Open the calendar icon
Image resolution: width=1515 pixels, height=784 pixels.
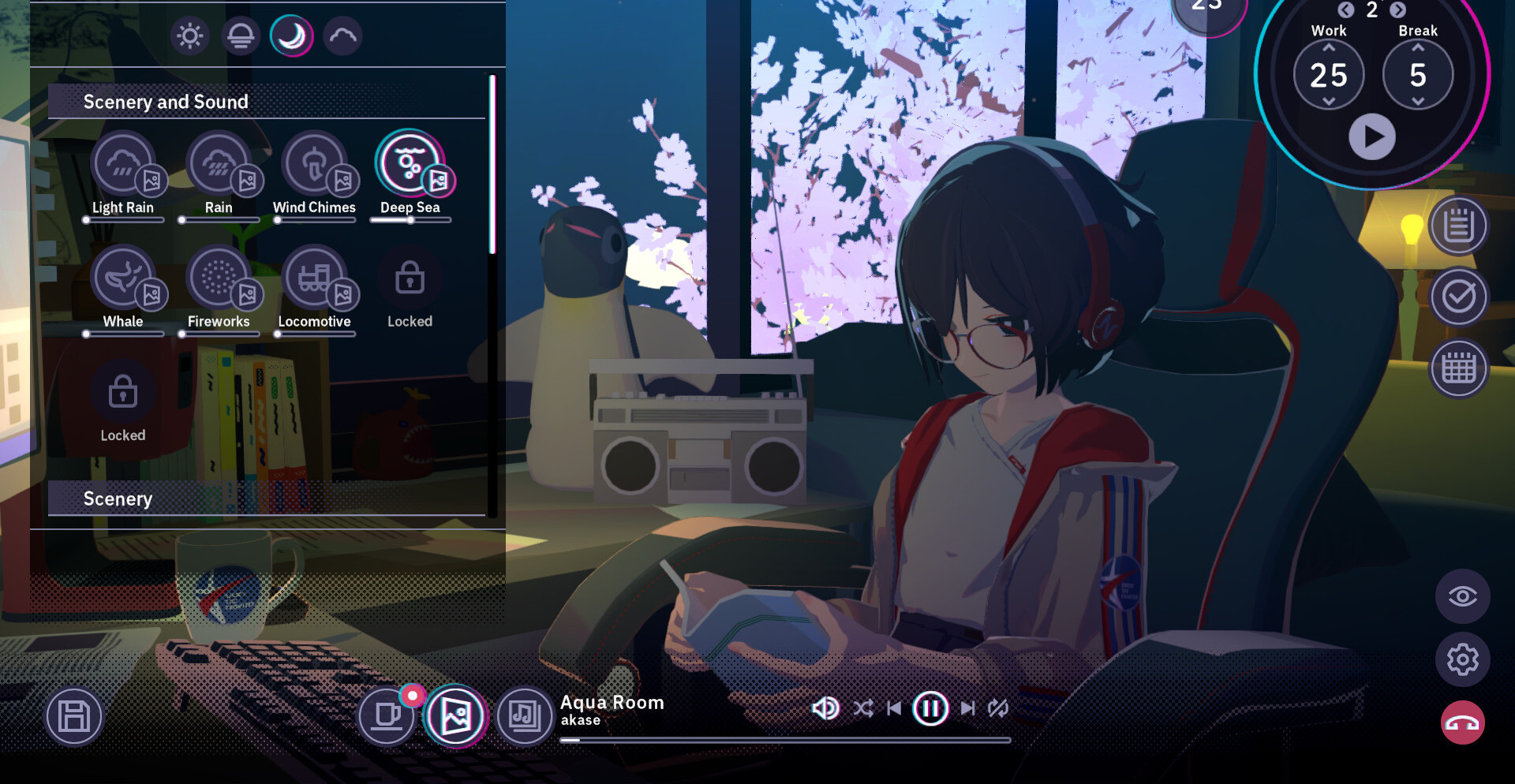coord(1458,368)
